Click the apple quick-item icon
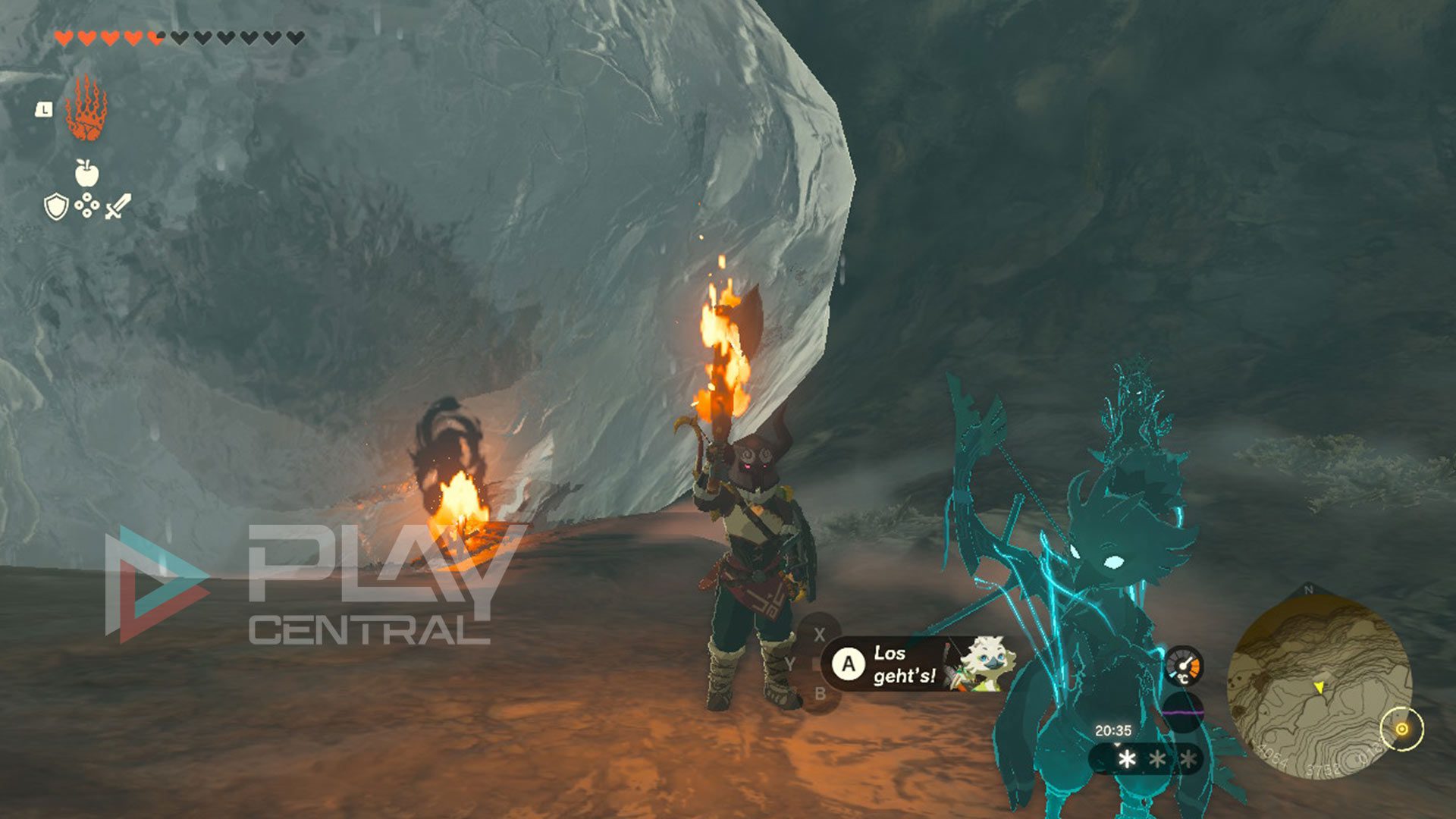The width and height of the screenshot is (1456, 819). point(87,173)
